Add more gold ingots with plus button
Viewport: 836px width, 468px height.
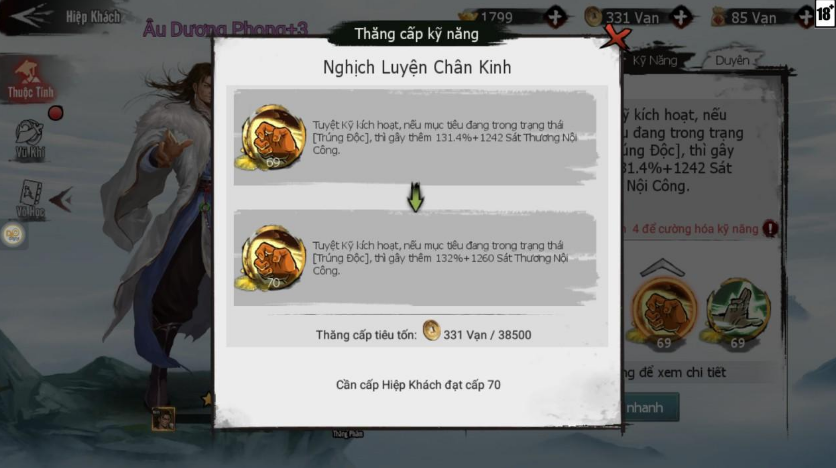point(556,17)
